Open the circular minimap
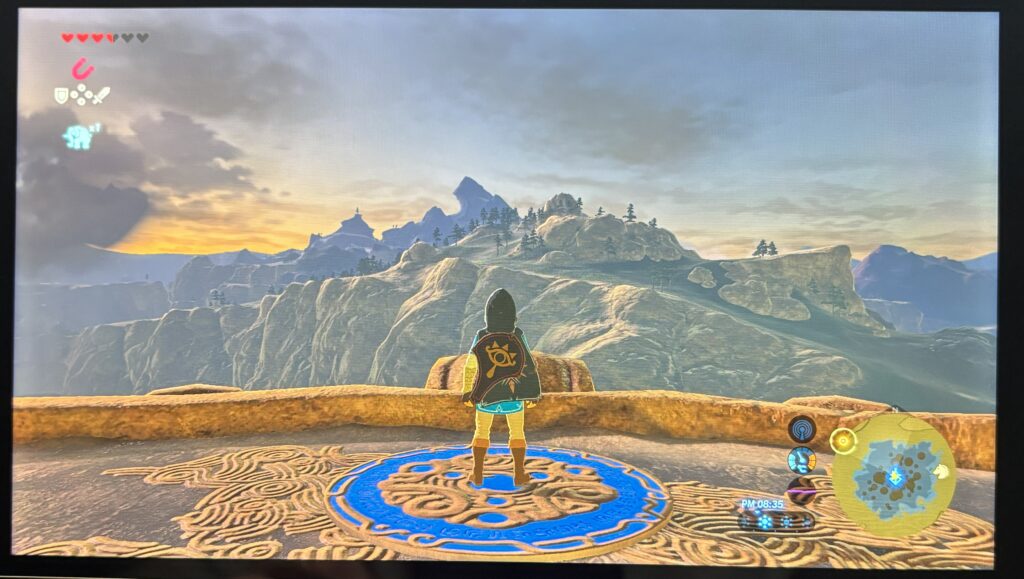Screen dimensions: 1024x579 (893, 475)
